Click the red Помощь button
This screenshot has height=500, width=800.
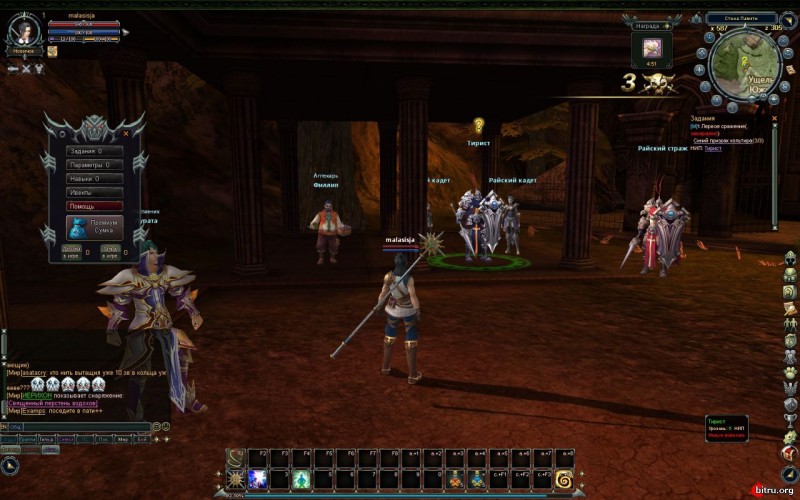click(94, 206)
